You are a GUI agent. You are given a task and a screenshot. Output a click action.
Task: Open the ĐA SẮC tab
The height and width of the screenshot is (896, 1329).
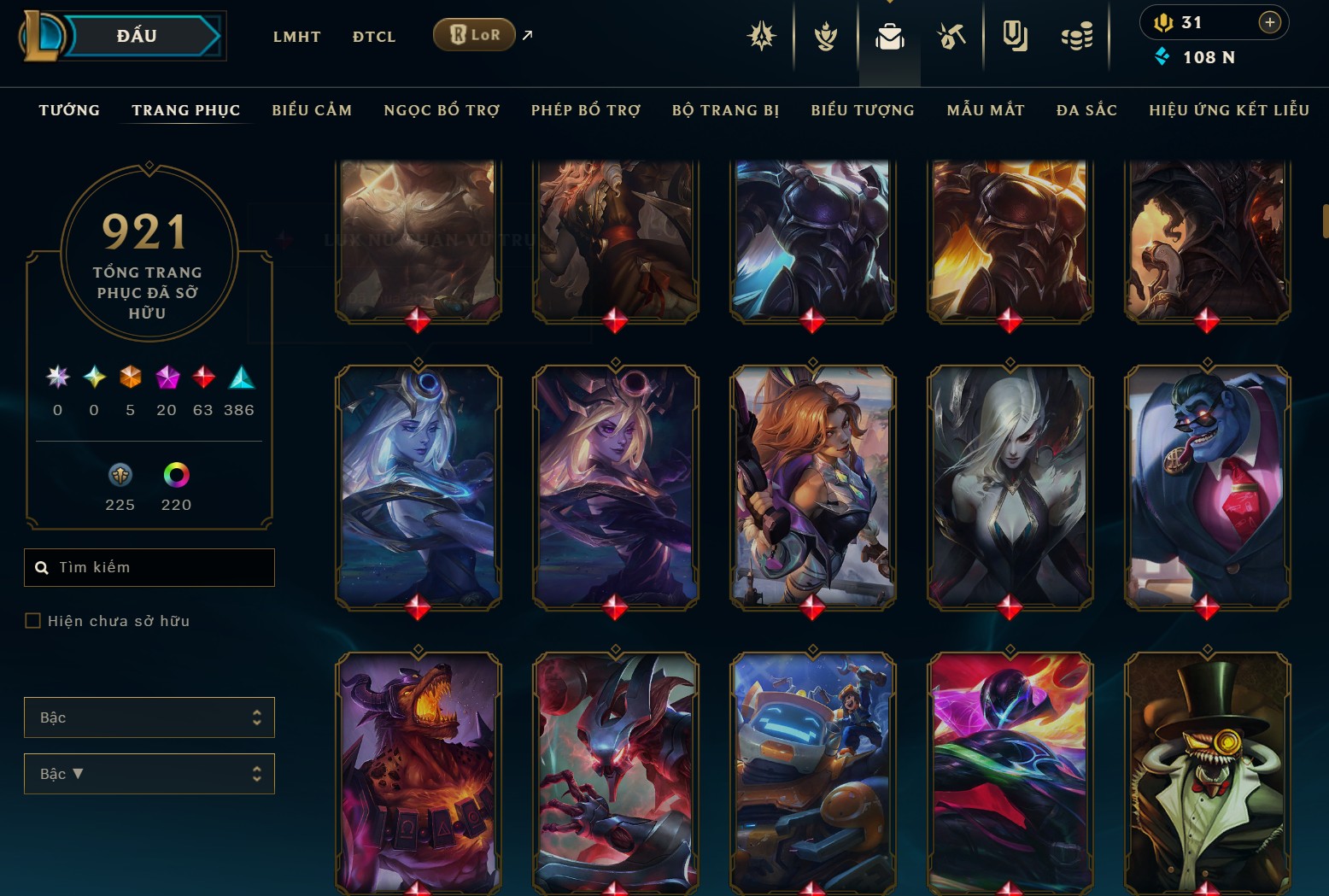(x=1086, y=110)
